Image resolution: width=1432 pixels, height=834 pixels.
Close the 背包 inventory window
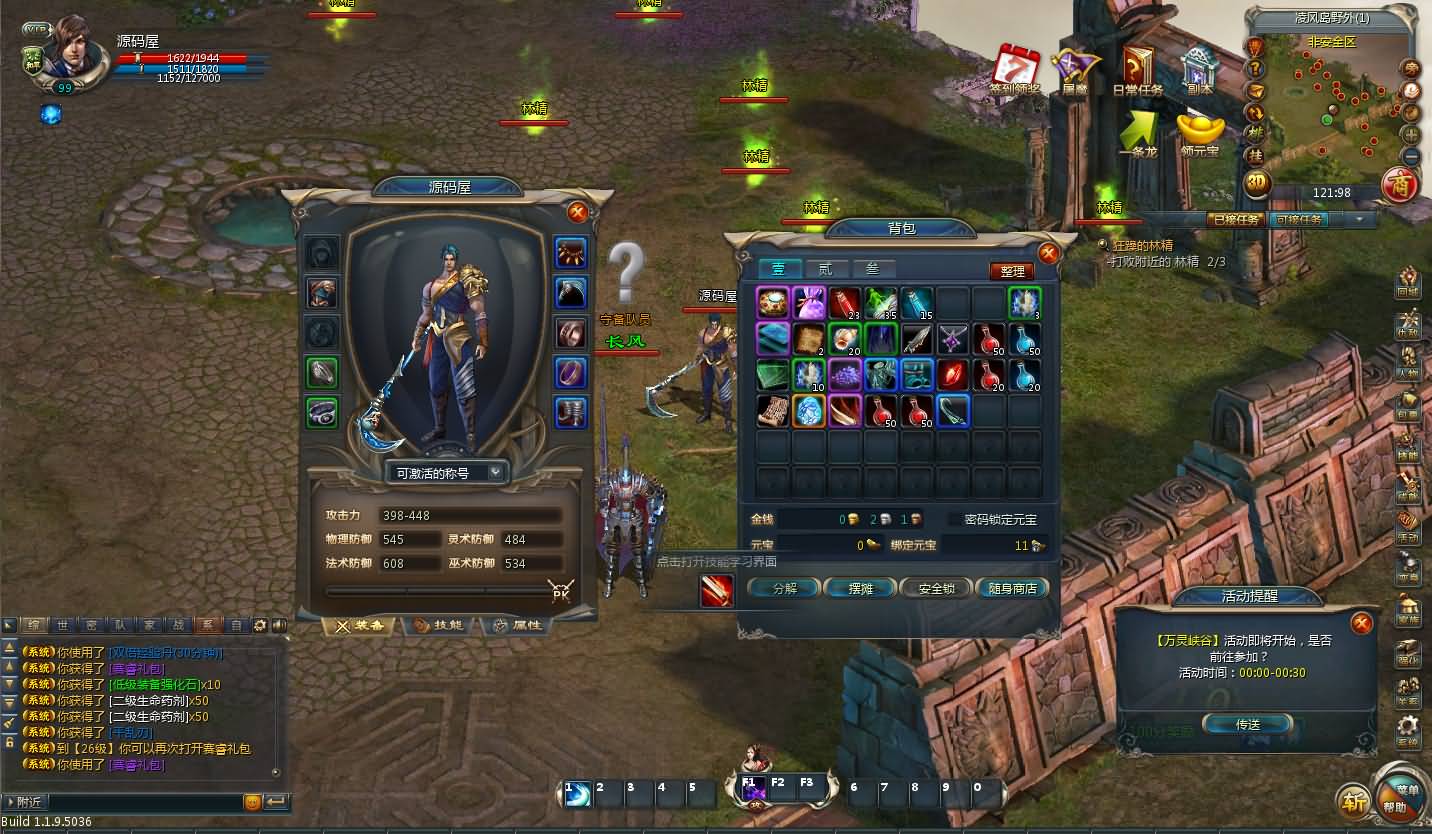[1048, 253]
